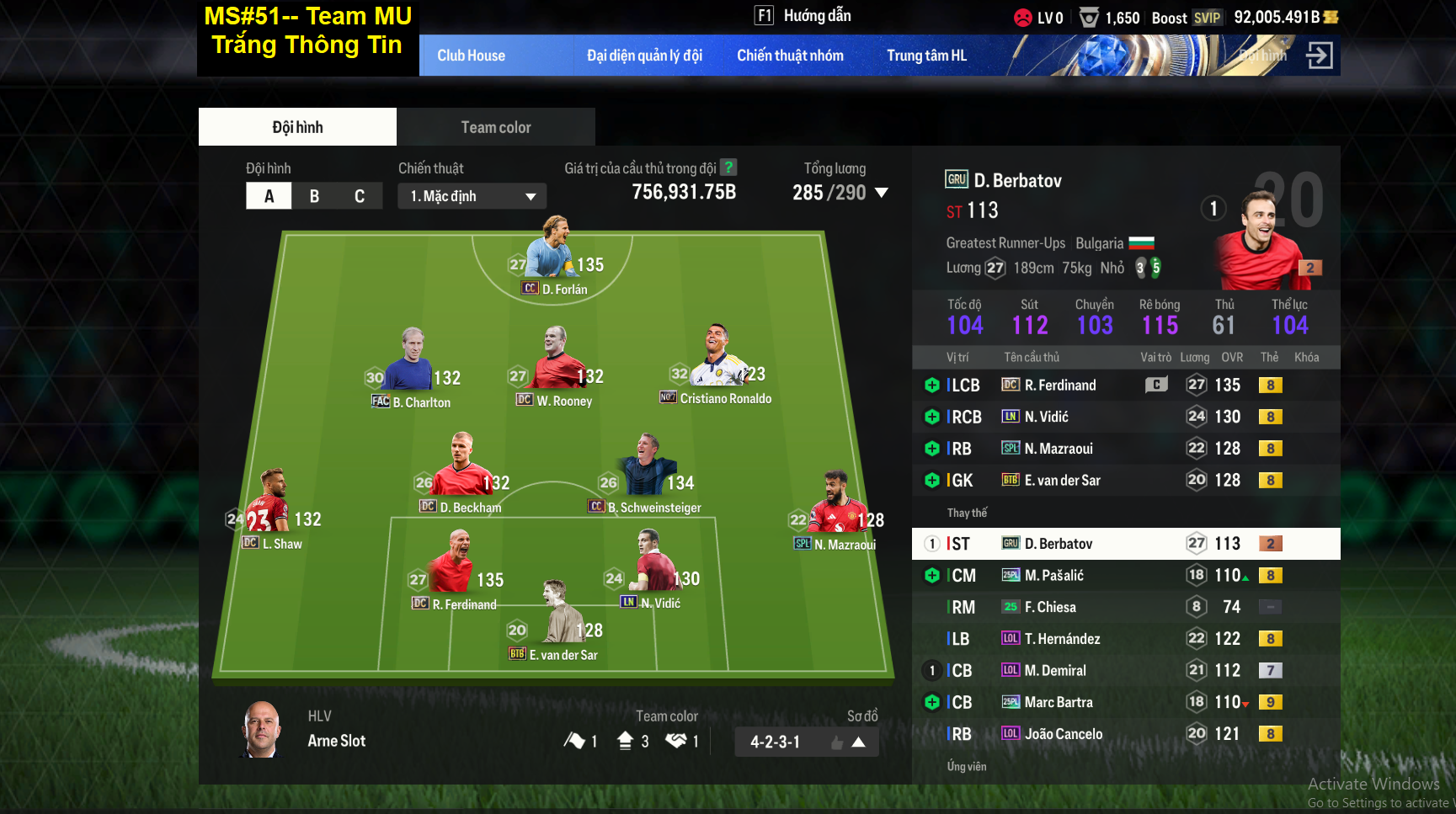The height and width of the screenshot is (814, 1456).
Task: Click the question mark beside Giá trị cầu thủ
Action: [x=728, y=168]
